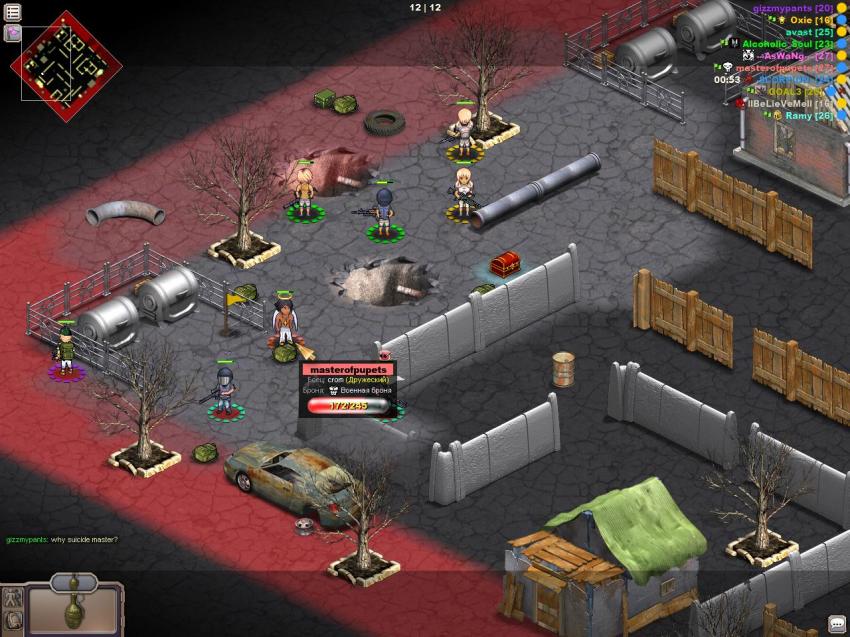Open the chat speech bubble button
Viewport: 850px width, 637px height.
click(x=836, y=624)
